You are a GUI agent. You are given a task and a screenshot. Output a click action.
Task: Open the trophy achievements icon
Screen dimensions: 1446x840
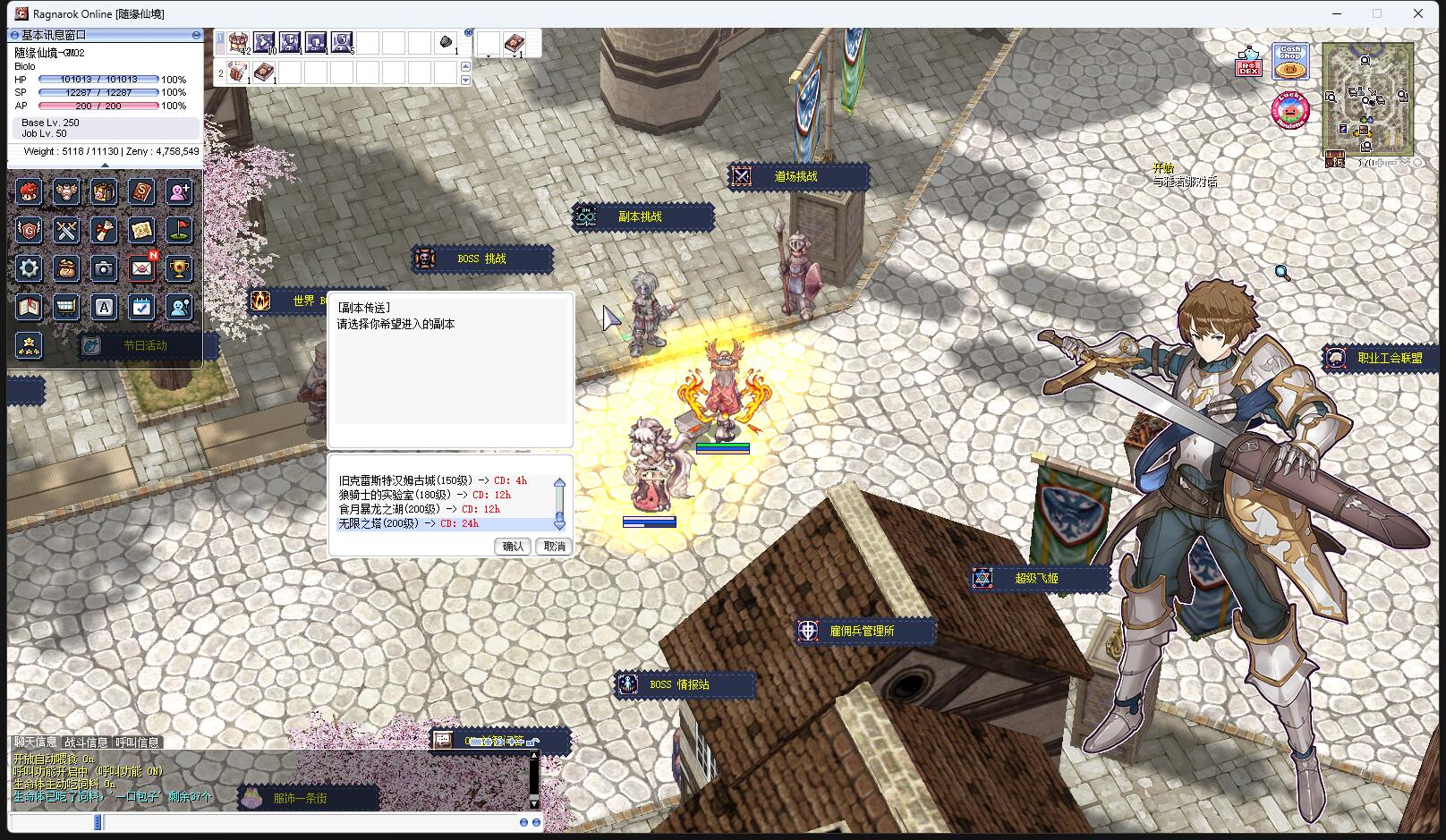coord(179,268)
